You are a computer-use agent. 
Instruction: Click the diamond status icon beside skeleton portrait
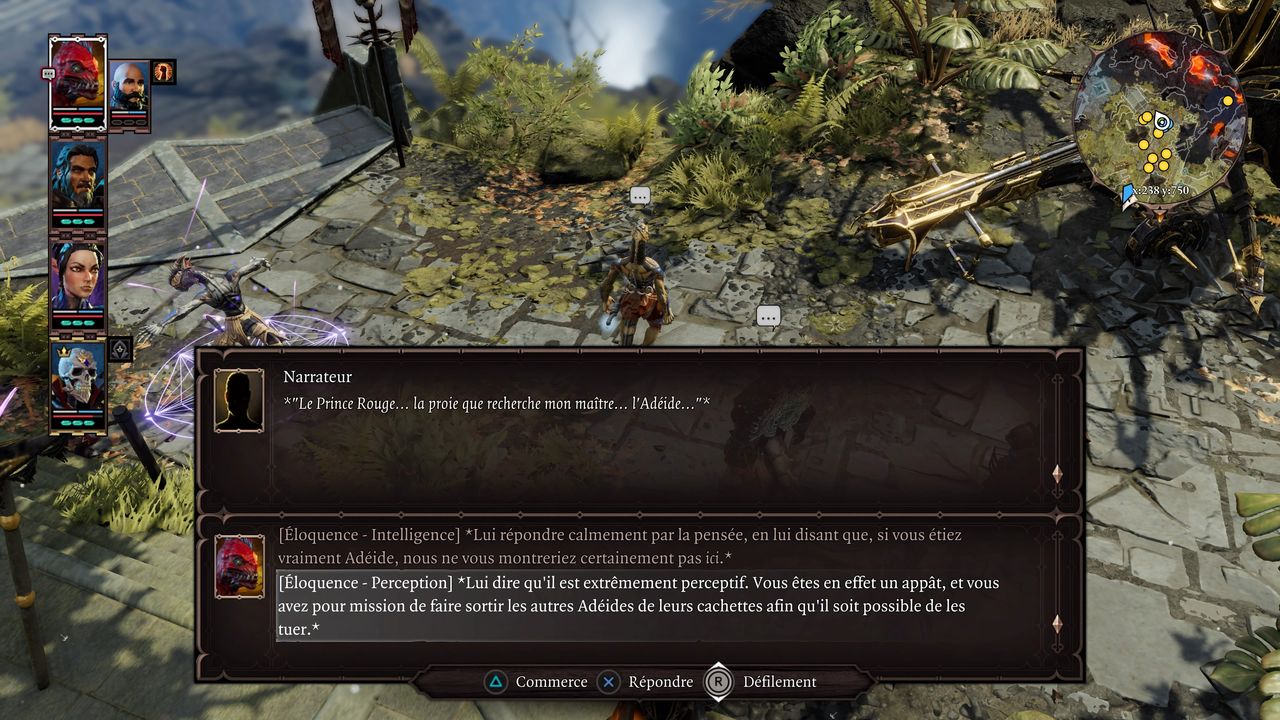120,348
